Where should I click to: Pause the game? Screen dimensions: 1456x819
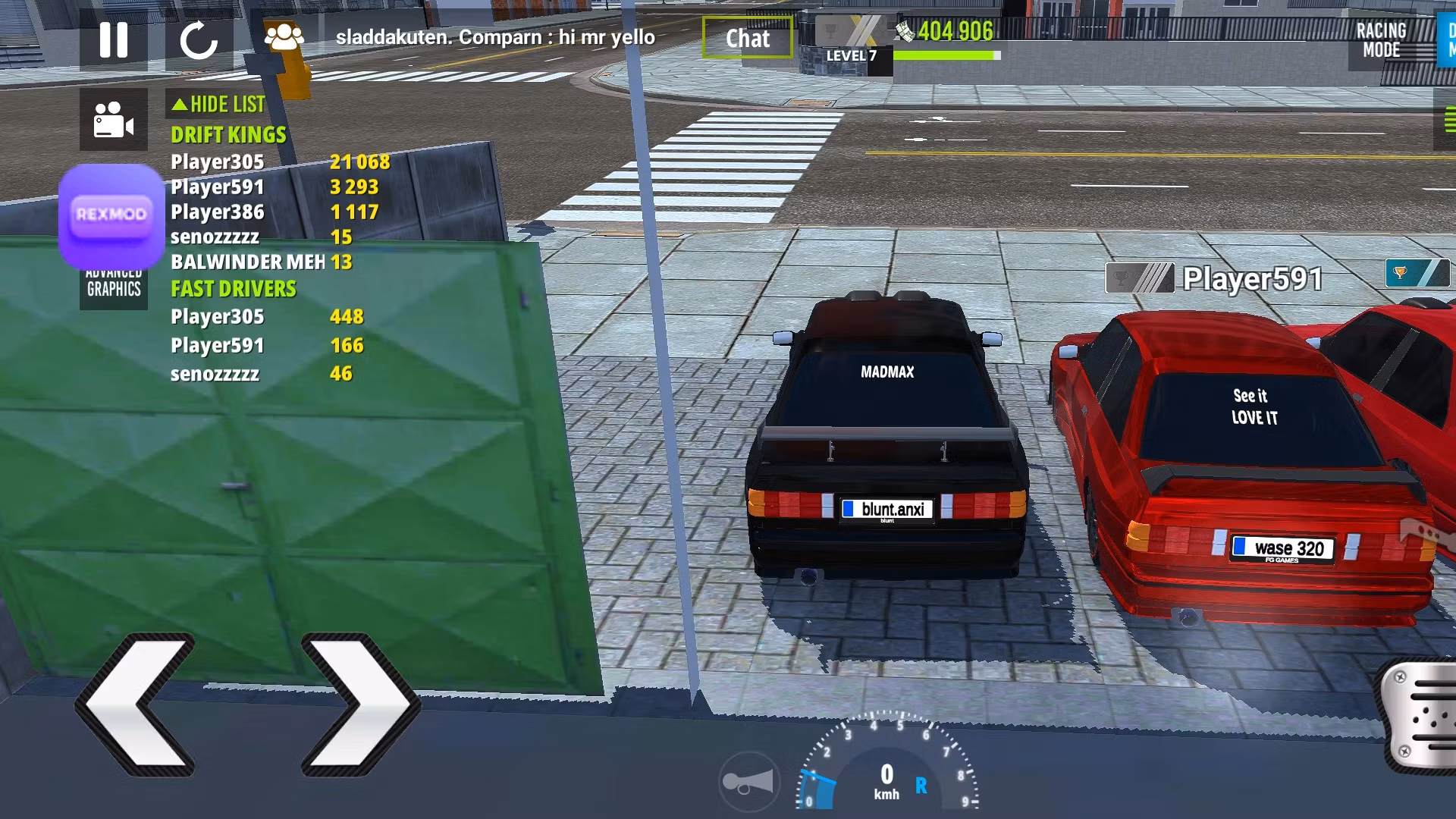point(114,39)
